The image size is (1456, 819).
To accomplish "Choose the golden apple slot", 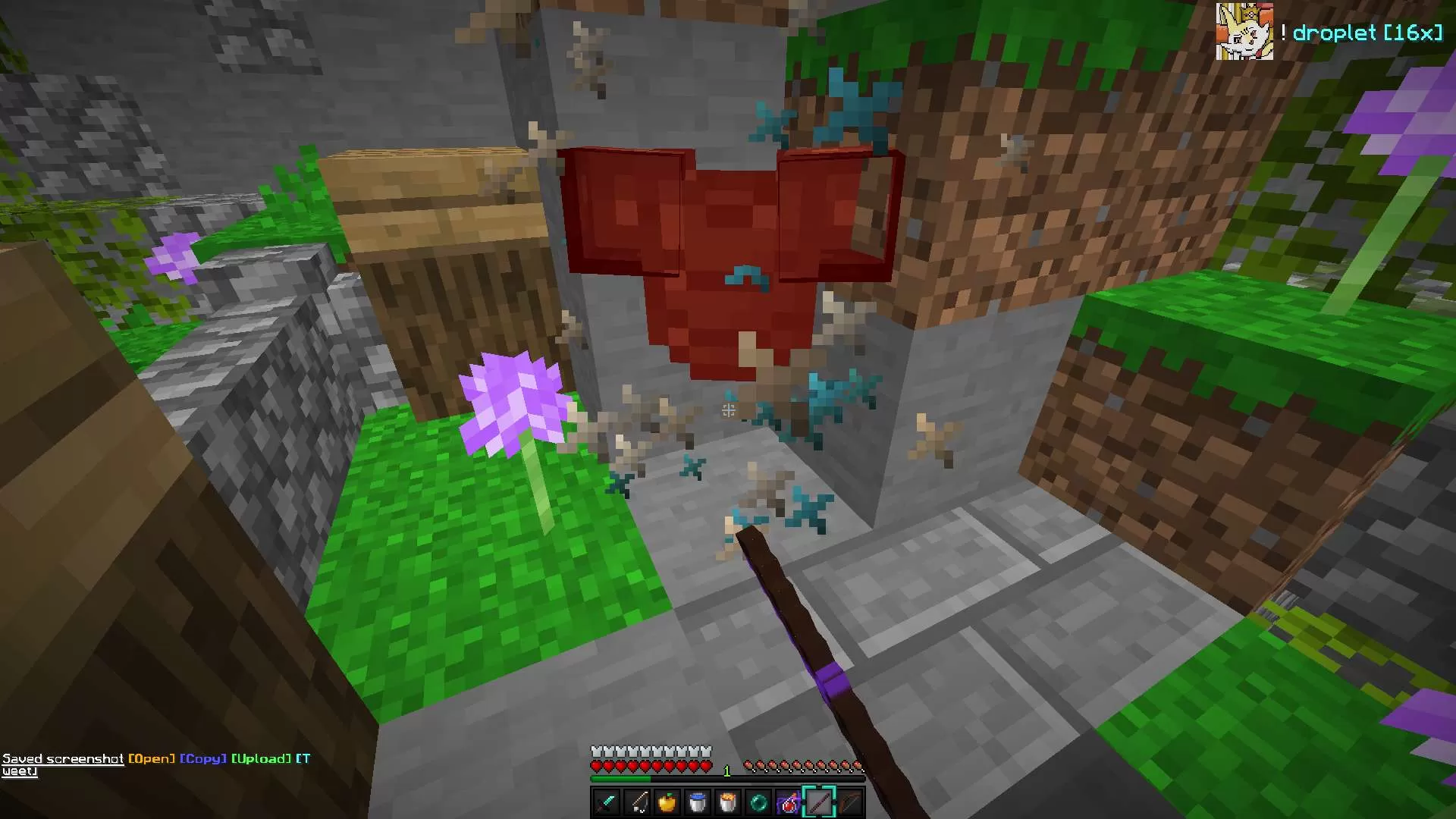I will [667, 802].
